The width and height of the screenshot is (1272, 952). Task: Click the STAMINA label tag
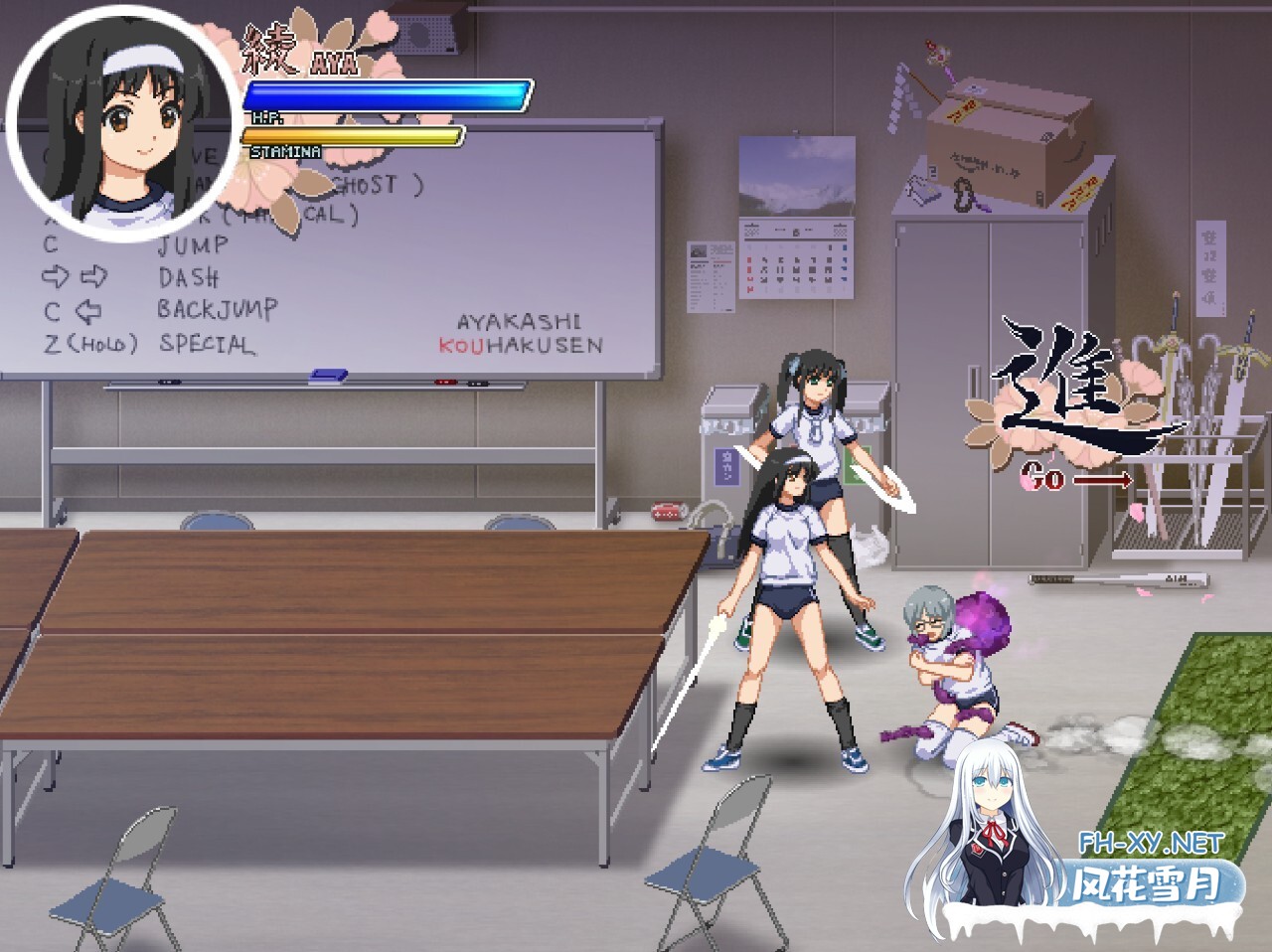pyautogui.click(x=284, y=152)
